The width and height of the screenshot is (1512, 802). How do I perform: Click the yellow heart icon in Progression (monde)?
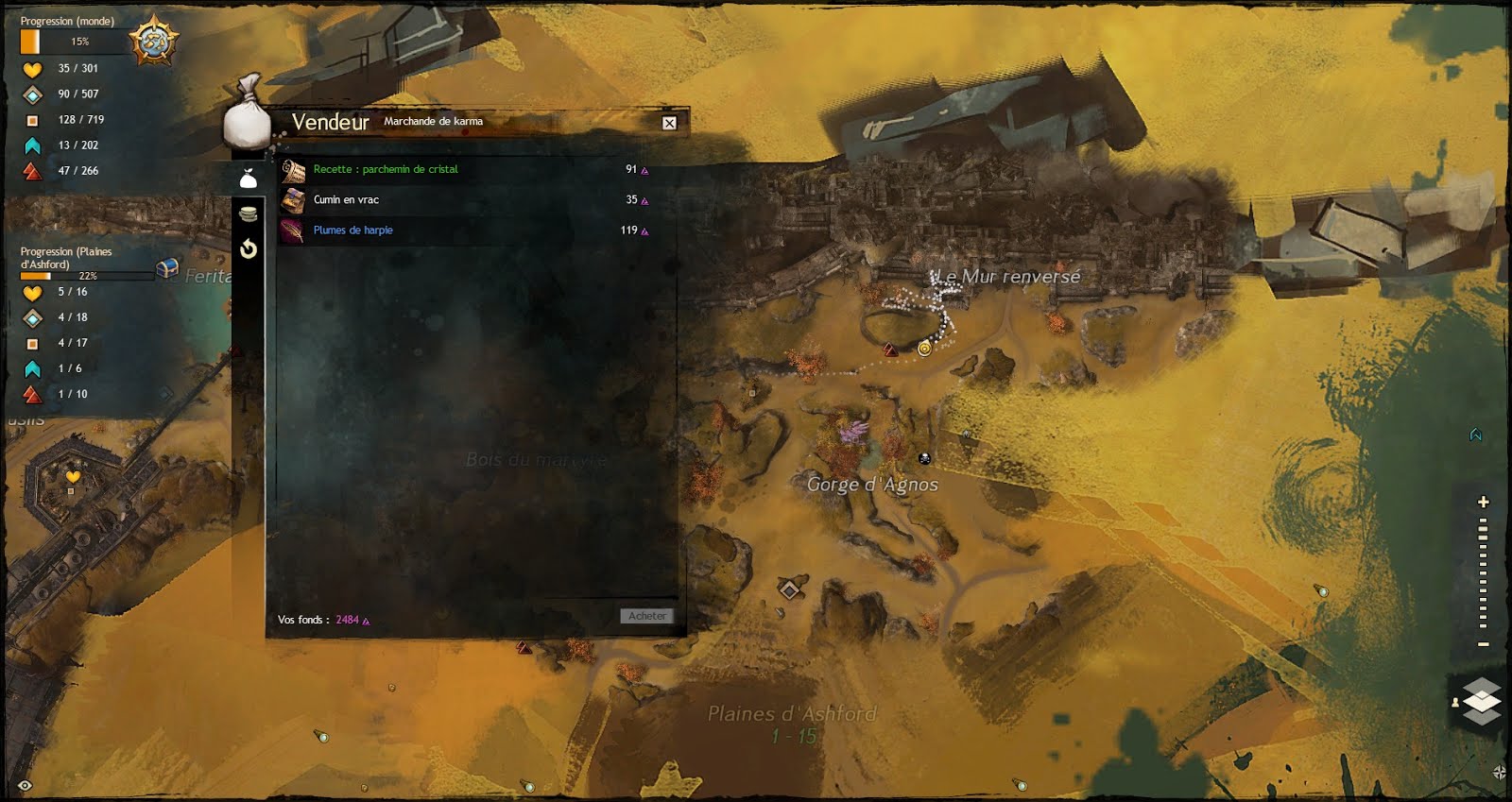[30, 68]
